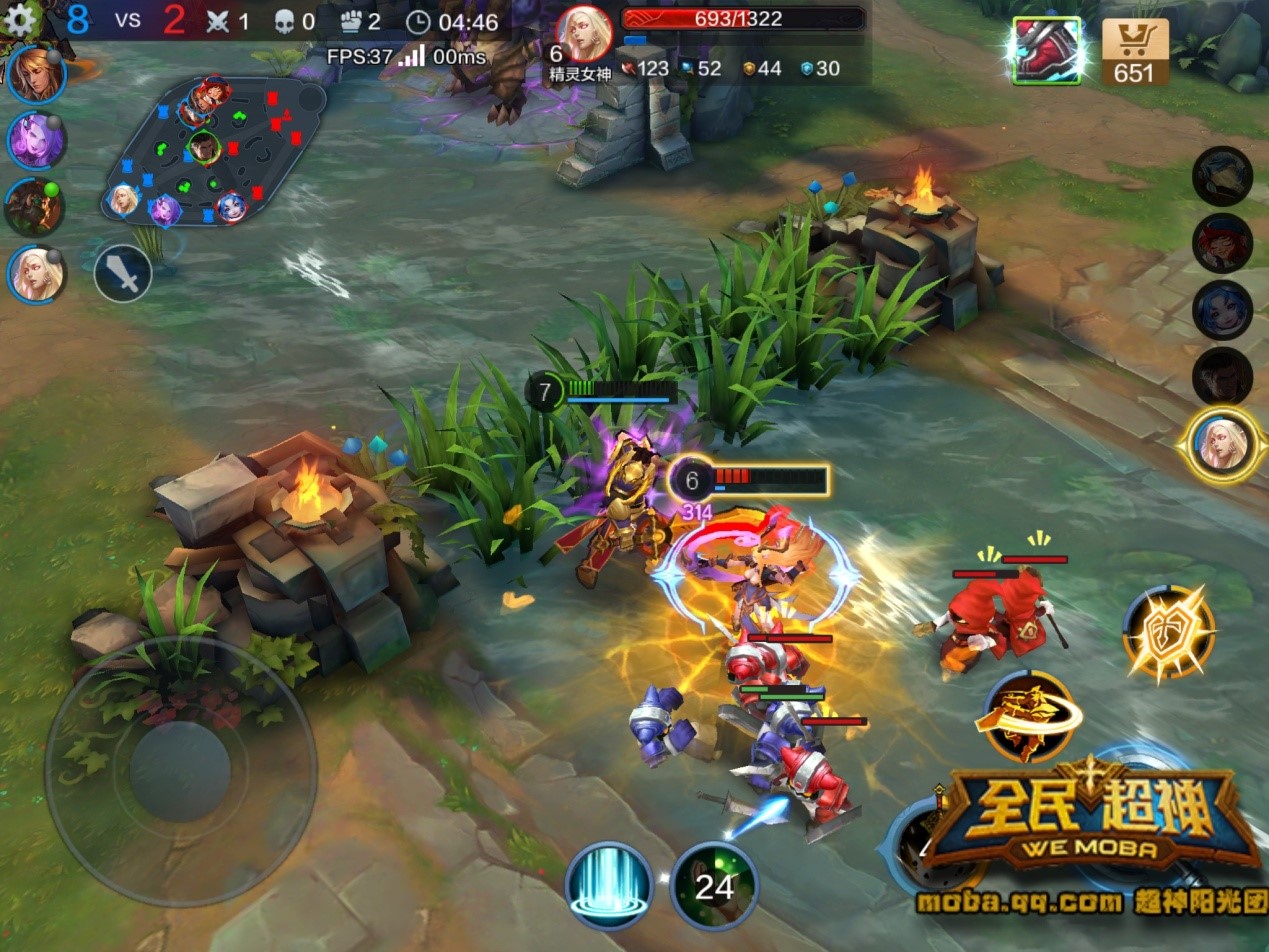This screenshot has width=1269, height=952.
Task: Open the settings gear menu
Action: [x=20, y=17]
